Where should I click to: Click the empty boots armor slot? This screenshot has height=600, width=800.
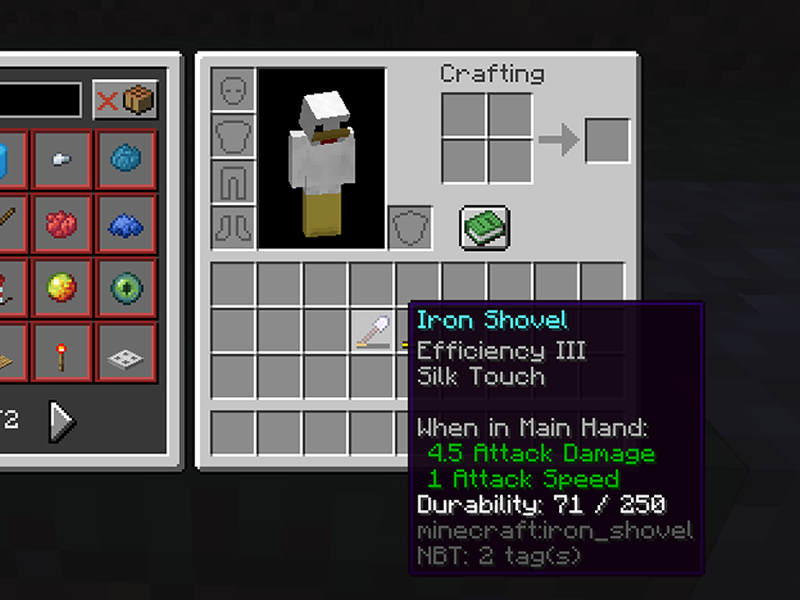(x=232, y=227)
